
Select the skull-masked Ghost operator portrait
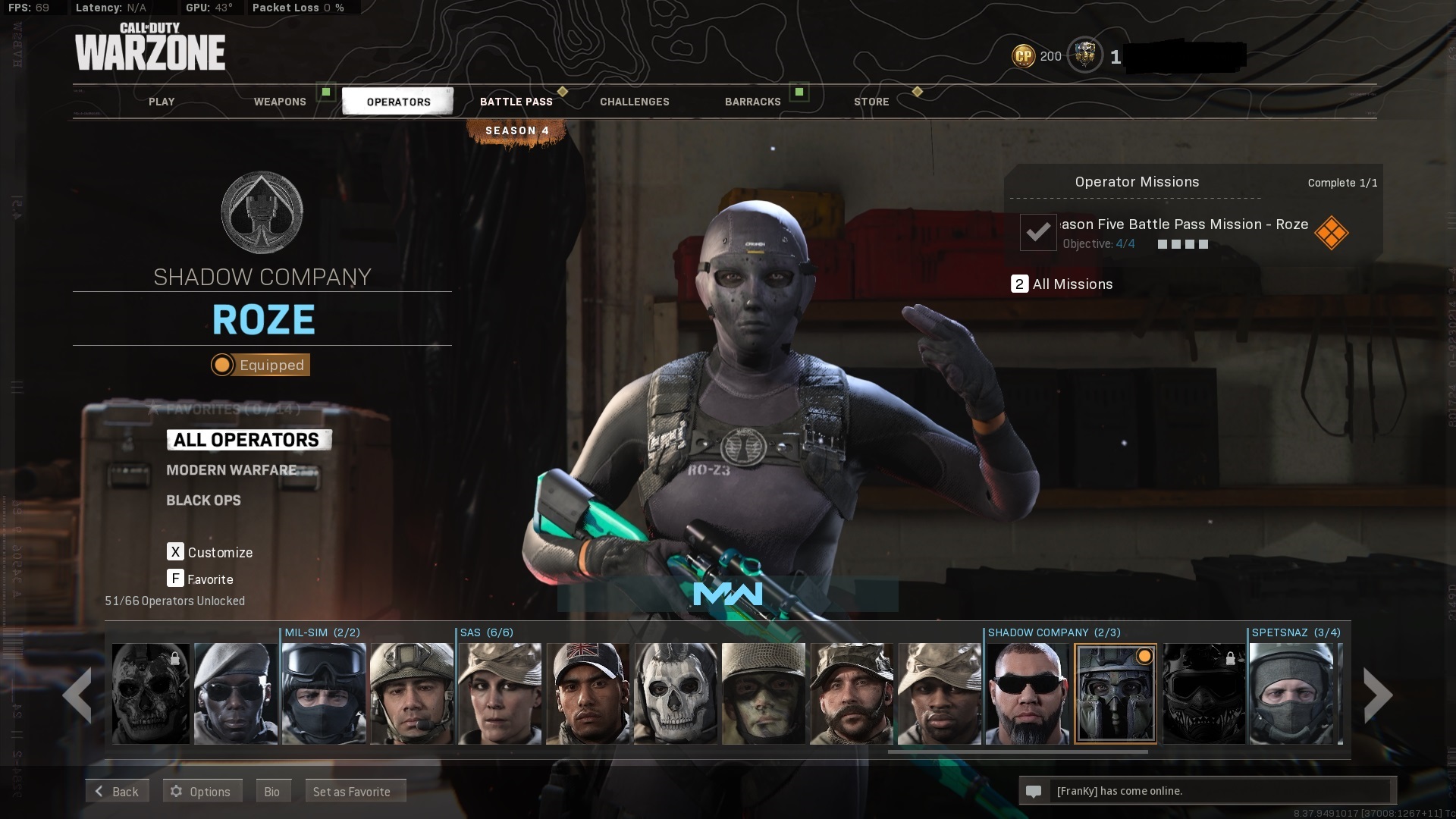pos(676,693)
